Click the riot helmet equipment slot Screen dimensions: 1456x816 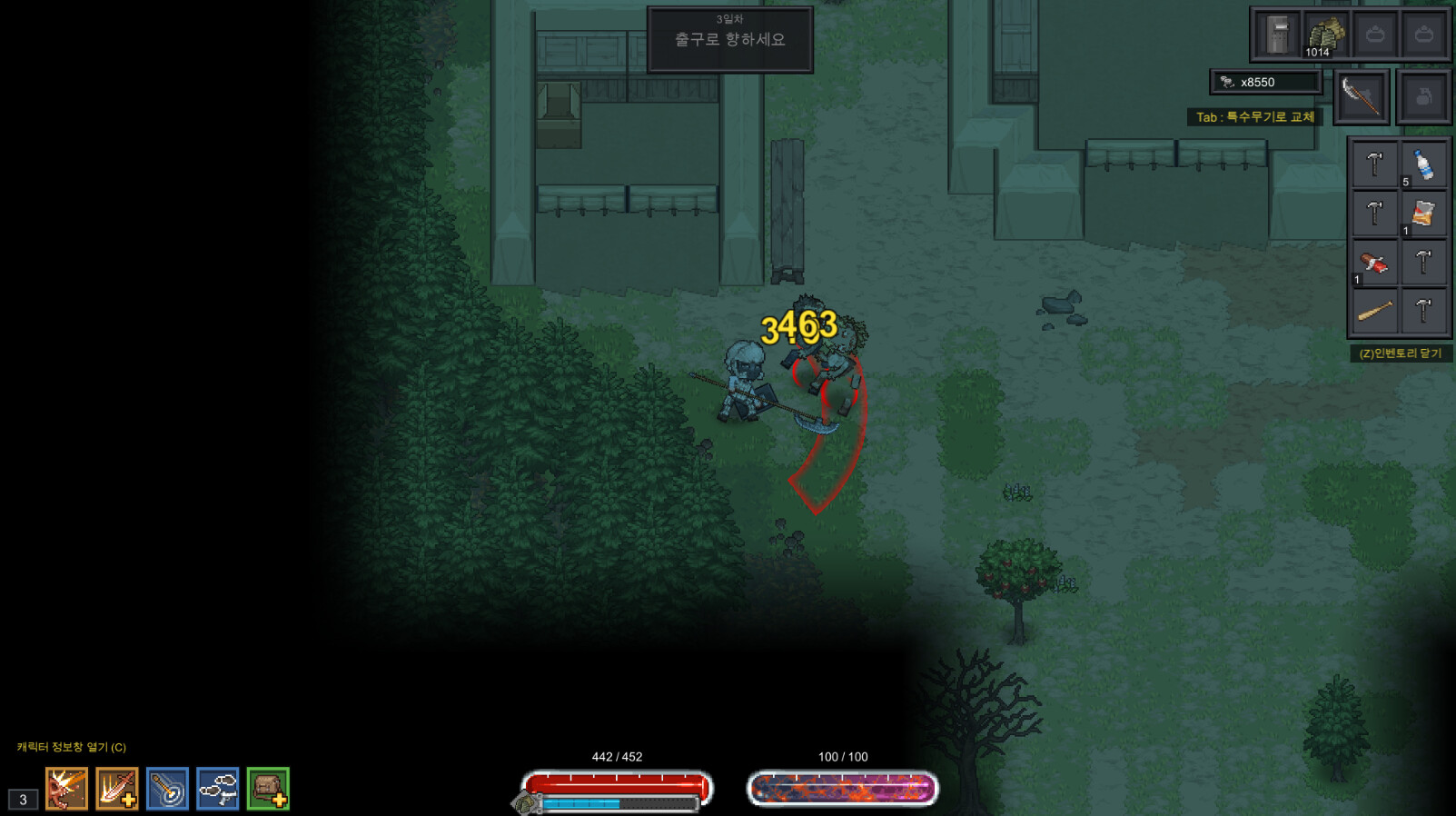[x=1277, y=35]
